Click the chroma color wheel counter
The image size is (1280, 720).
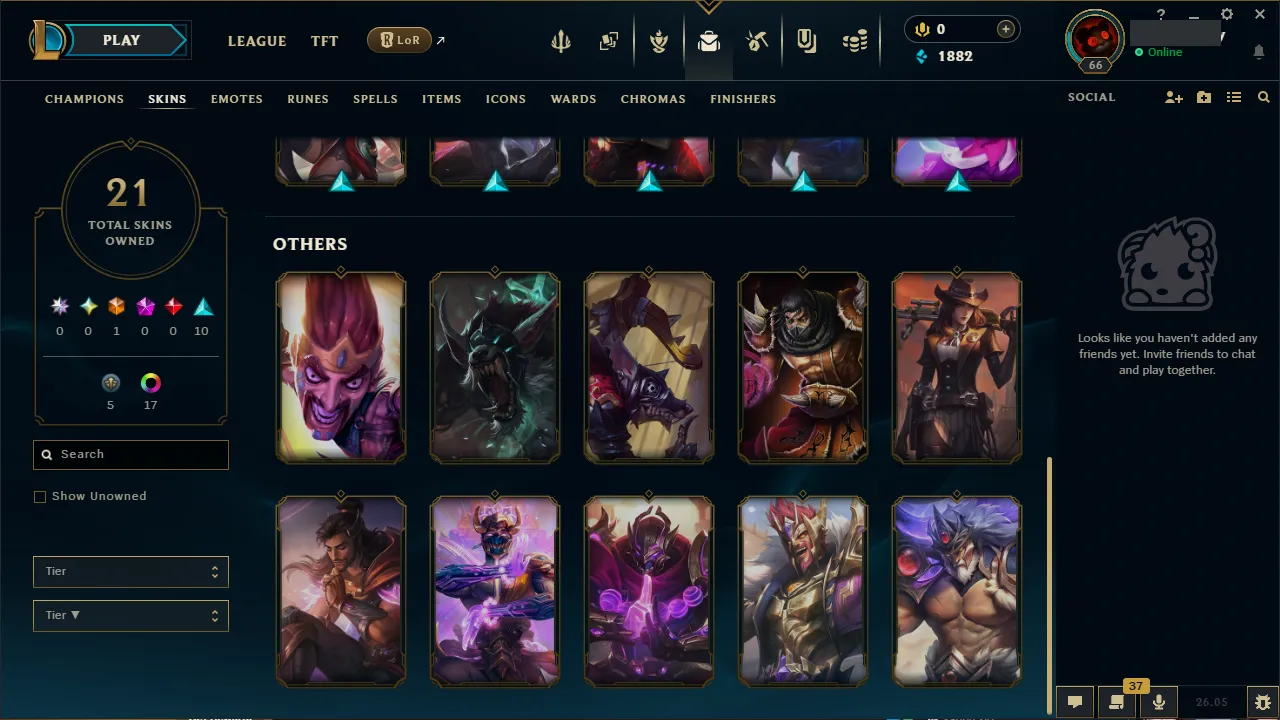tap(150, 383)
